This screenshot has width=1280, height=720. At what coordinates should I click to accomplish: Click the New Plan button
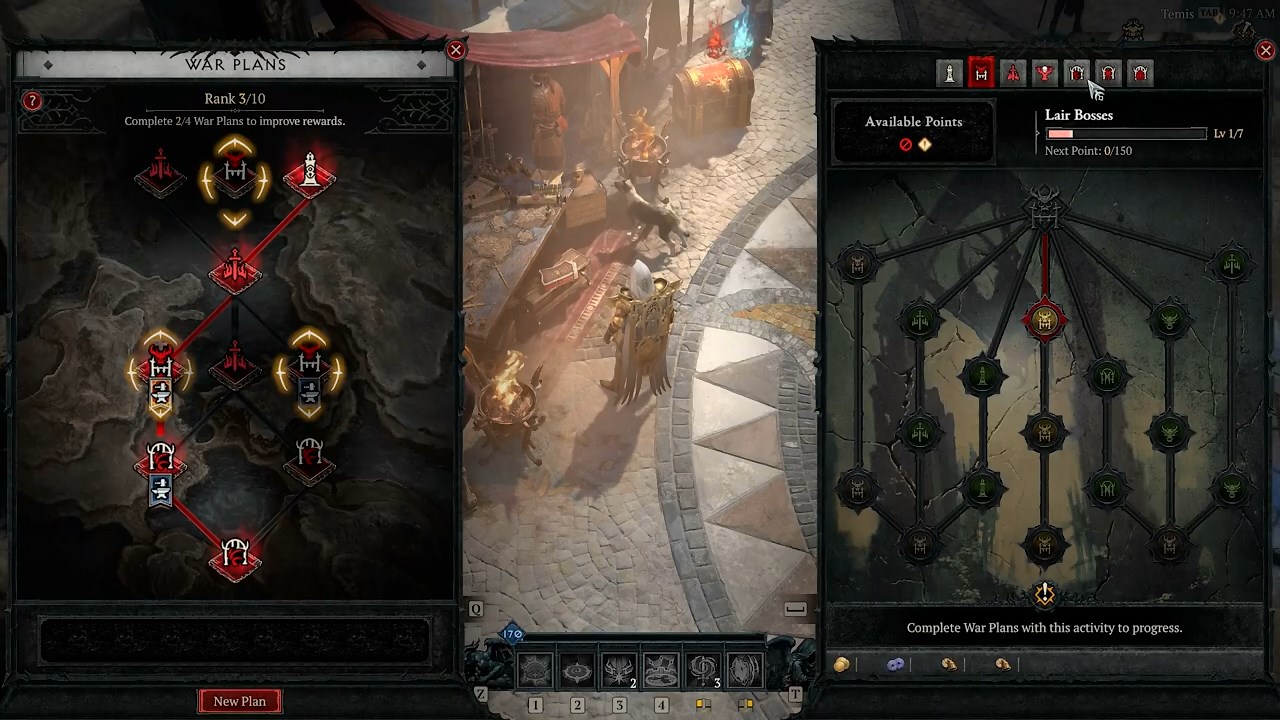240,701
